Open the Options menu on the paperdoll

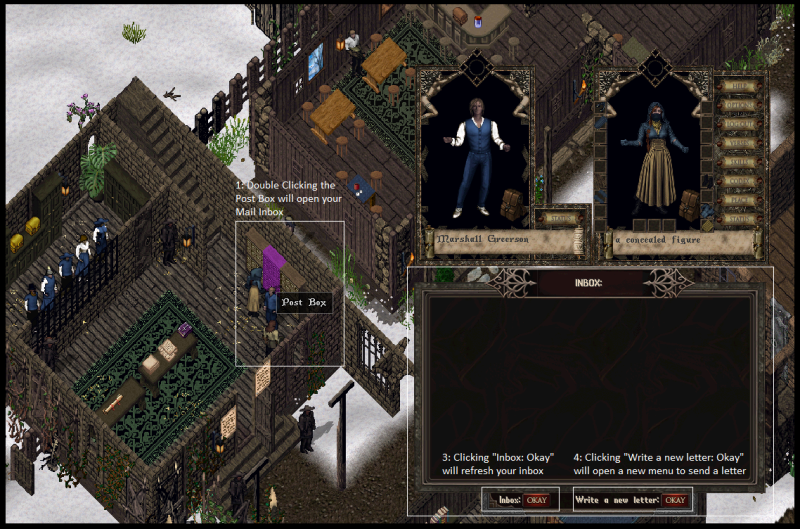click(x=739, y=105)
